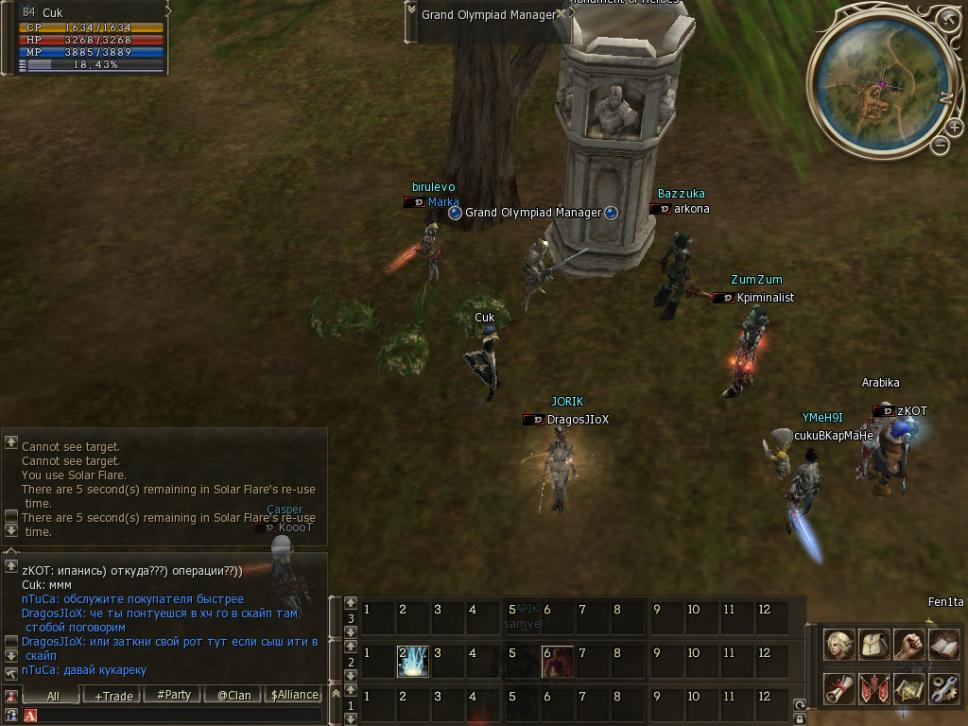Open the world map parchment icon
Viewport: 968px width, 726px height.
tap(908, 688)
